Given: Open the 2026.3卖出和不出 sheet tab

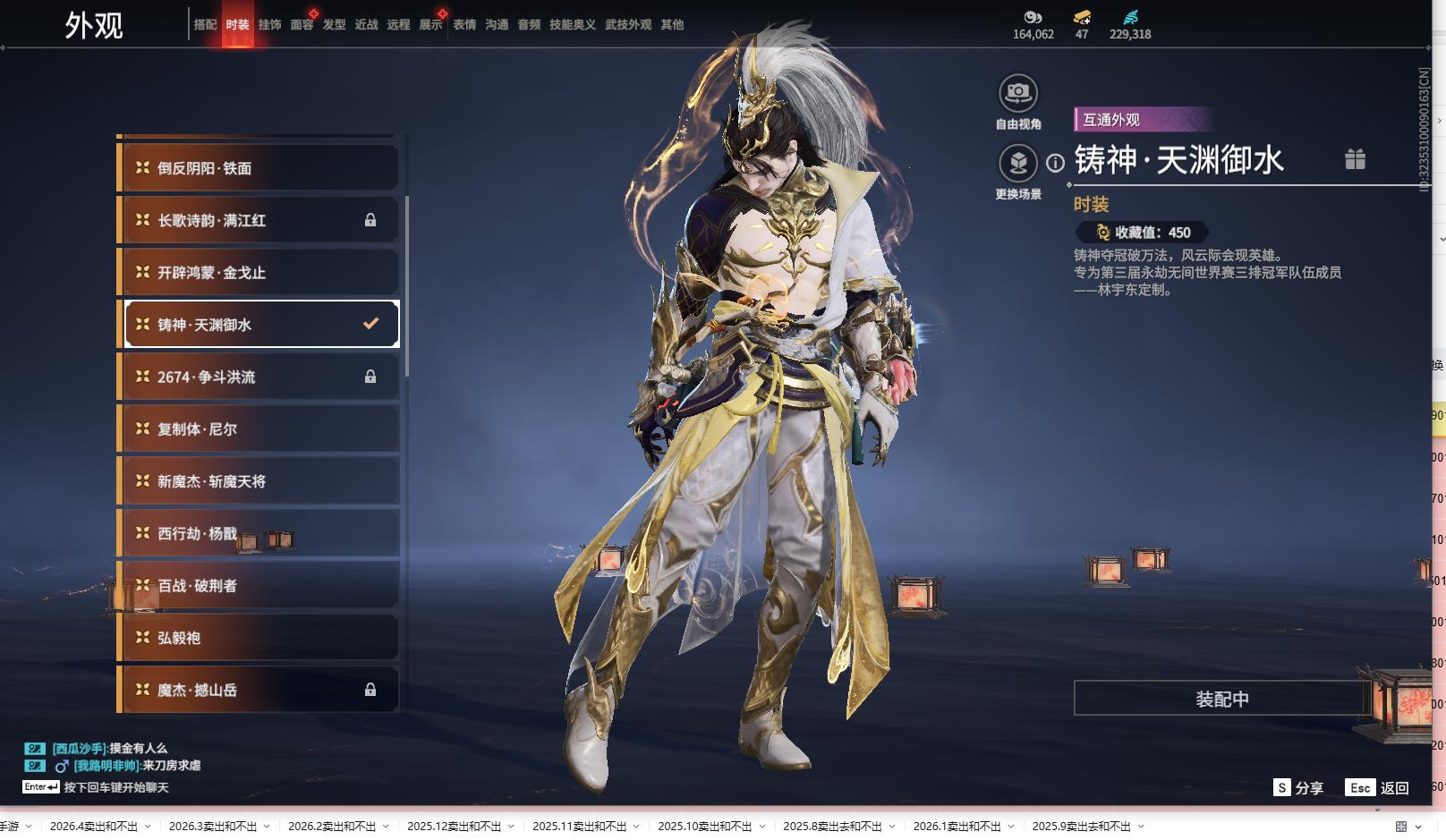Looking at the screenshot, I should tap(213, 827).
